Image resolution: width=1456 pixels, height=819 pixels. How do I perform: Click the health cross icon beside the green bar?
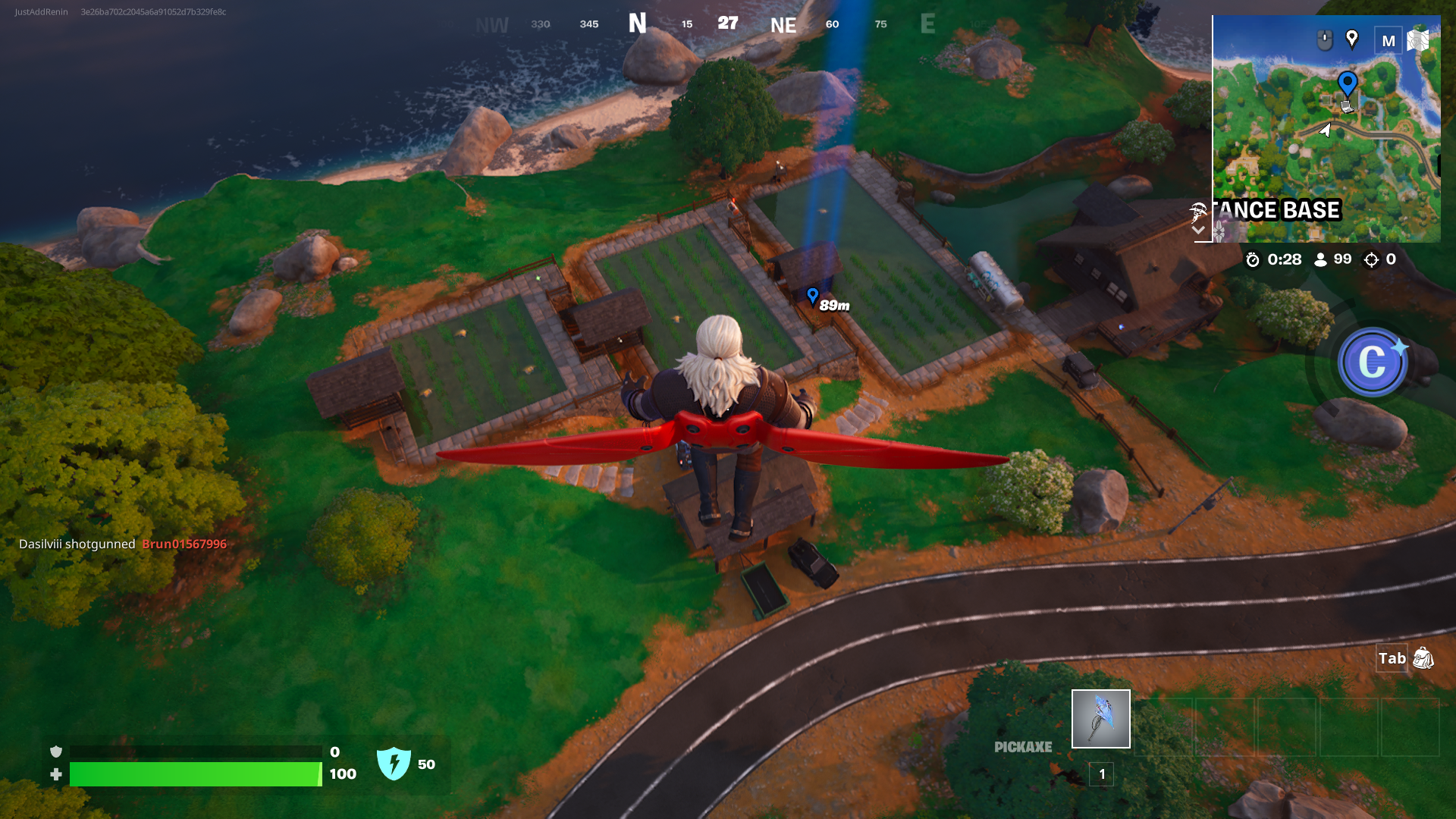click(x=56, y=775)
